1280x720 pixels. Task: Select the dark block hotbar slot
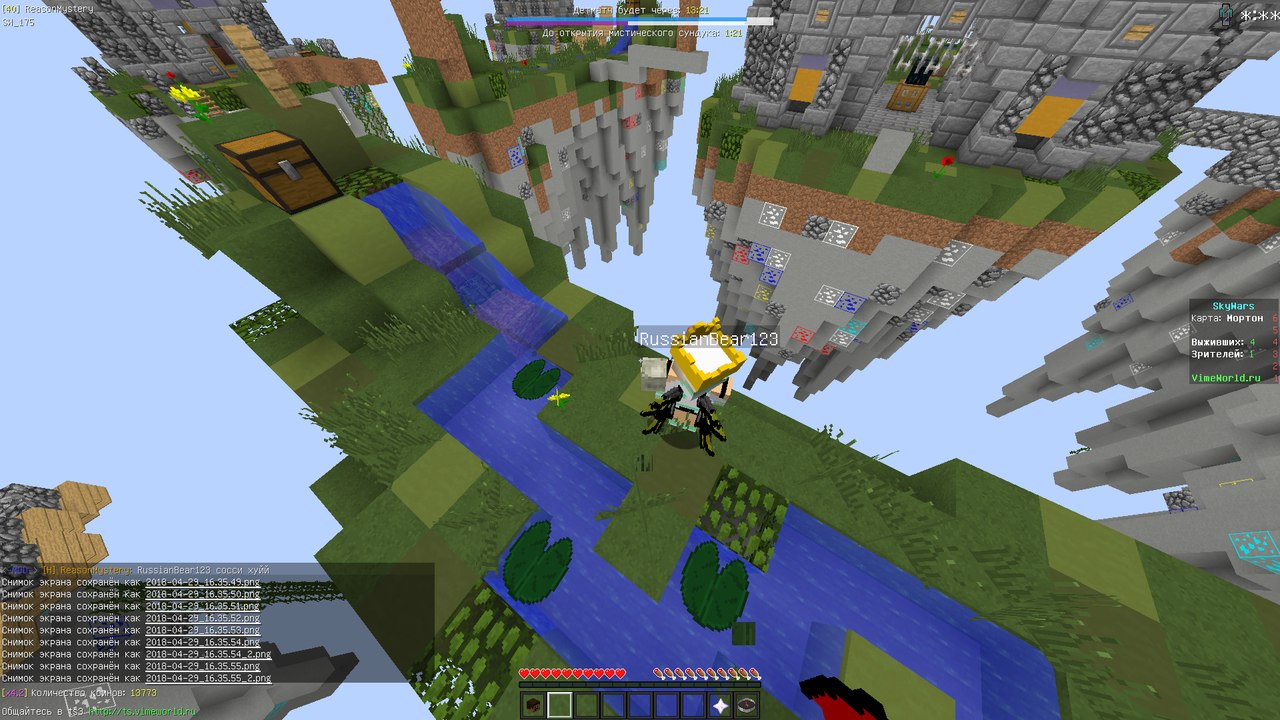click(x=534, y=705)
